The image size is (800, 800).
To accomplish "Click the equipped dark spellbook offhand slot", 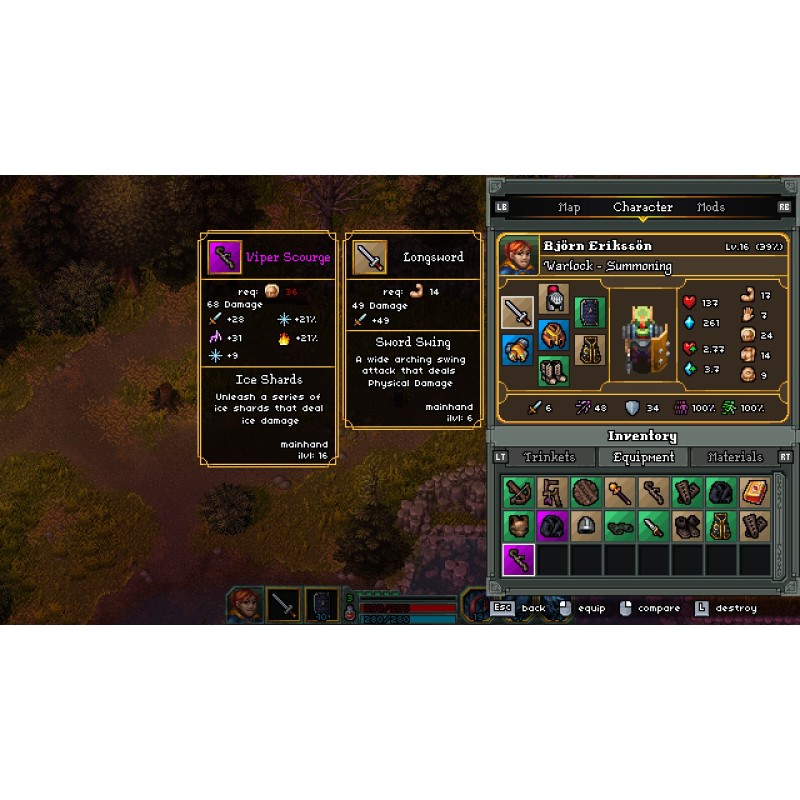I will pos(590,312).
